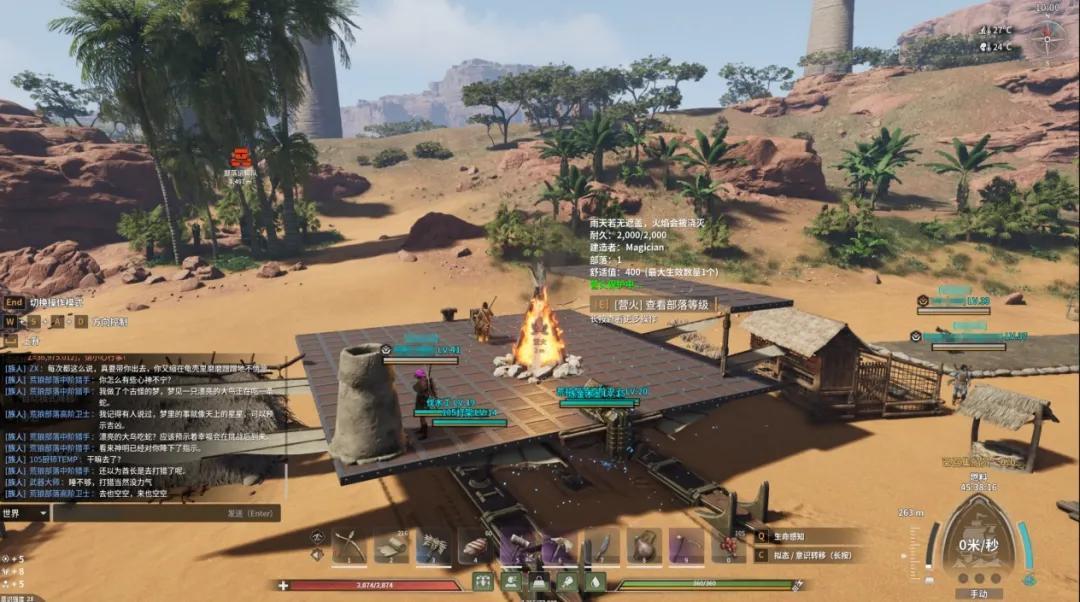Select the cloth bandage hotbar slot

[391, 546]
